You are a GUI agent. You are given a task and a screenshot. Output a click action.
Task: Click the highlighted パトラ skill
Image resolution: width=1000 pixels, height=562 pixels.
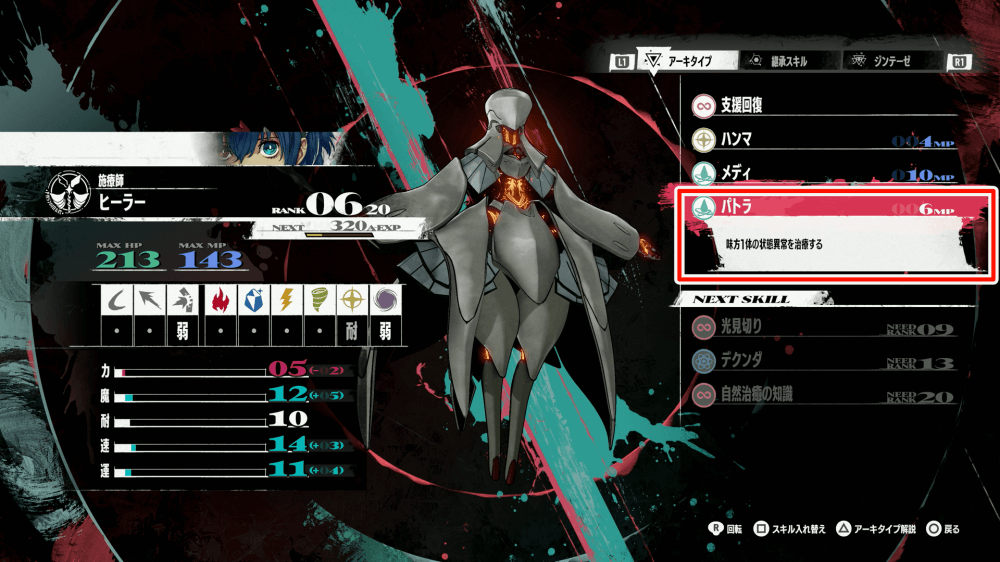coord(822,209)
